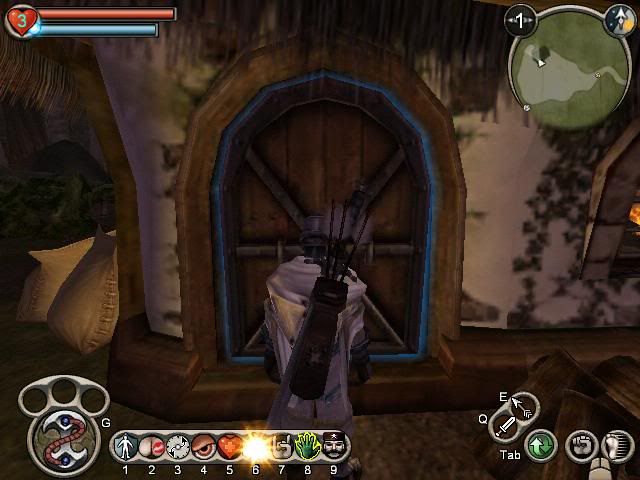Screen dimensions: 640x480
Task: Select the red eye icon
Action: pyautogui.click(x=203, y=445)
